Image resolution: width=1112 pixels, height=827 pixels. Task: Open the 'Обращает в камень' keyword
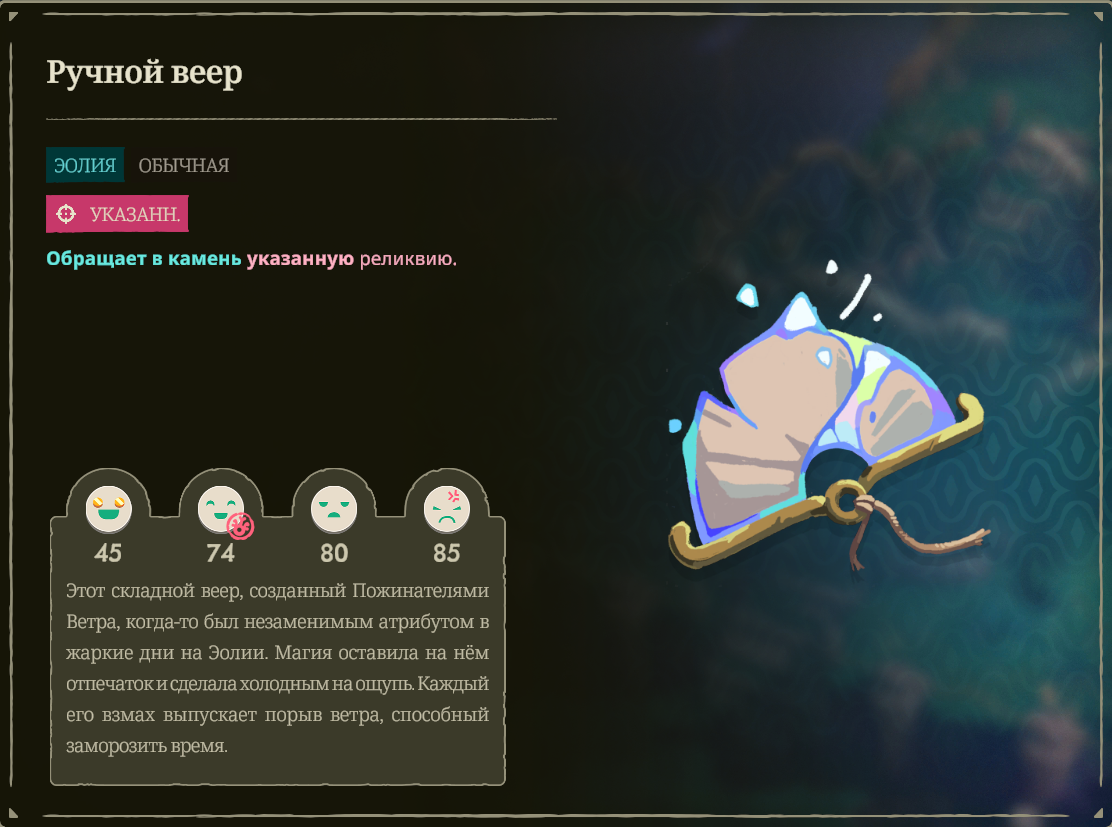(143, 259)
